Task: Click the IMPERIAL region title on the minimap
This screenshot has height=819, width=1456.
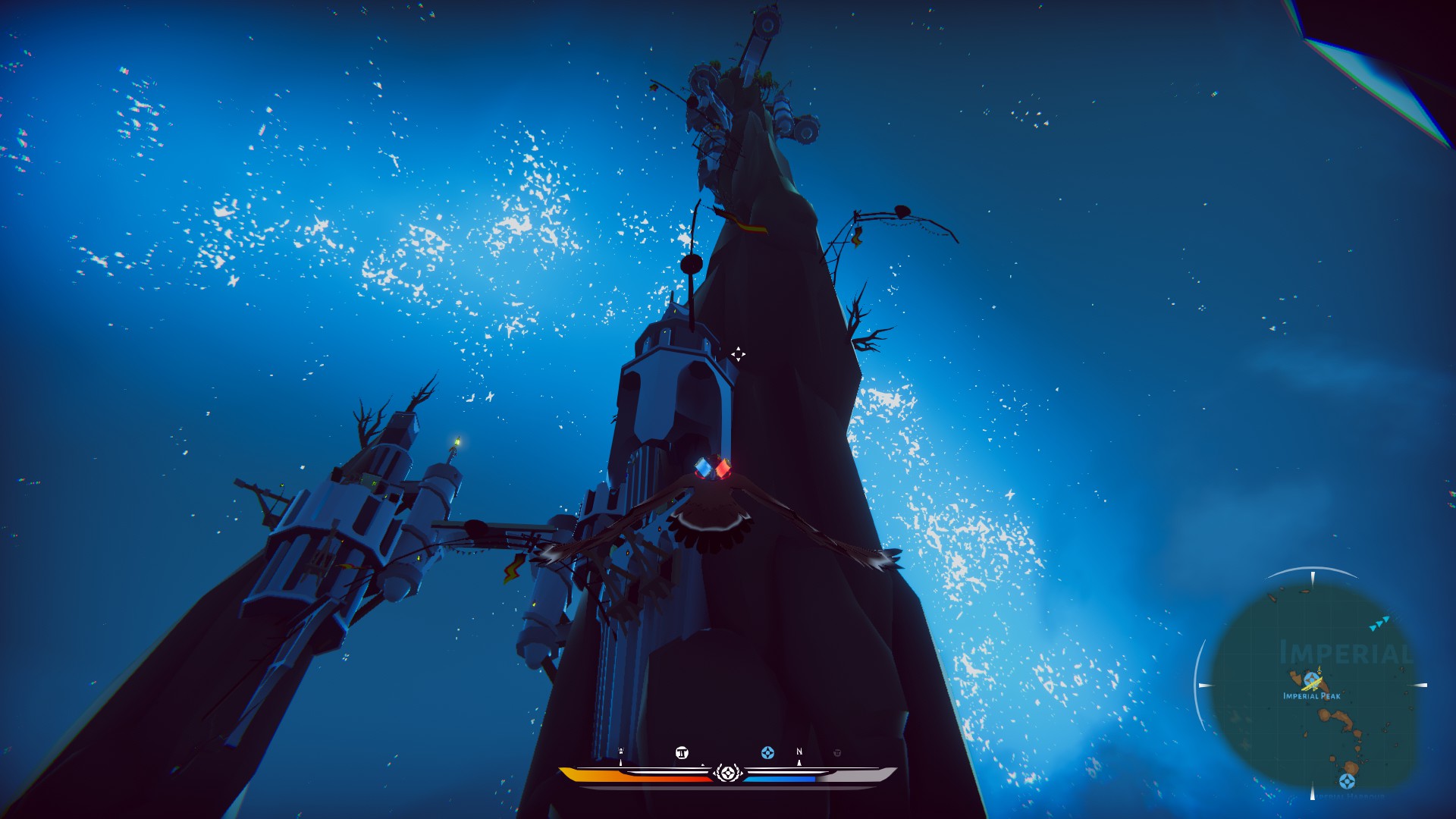Action: coord(1345,652)
